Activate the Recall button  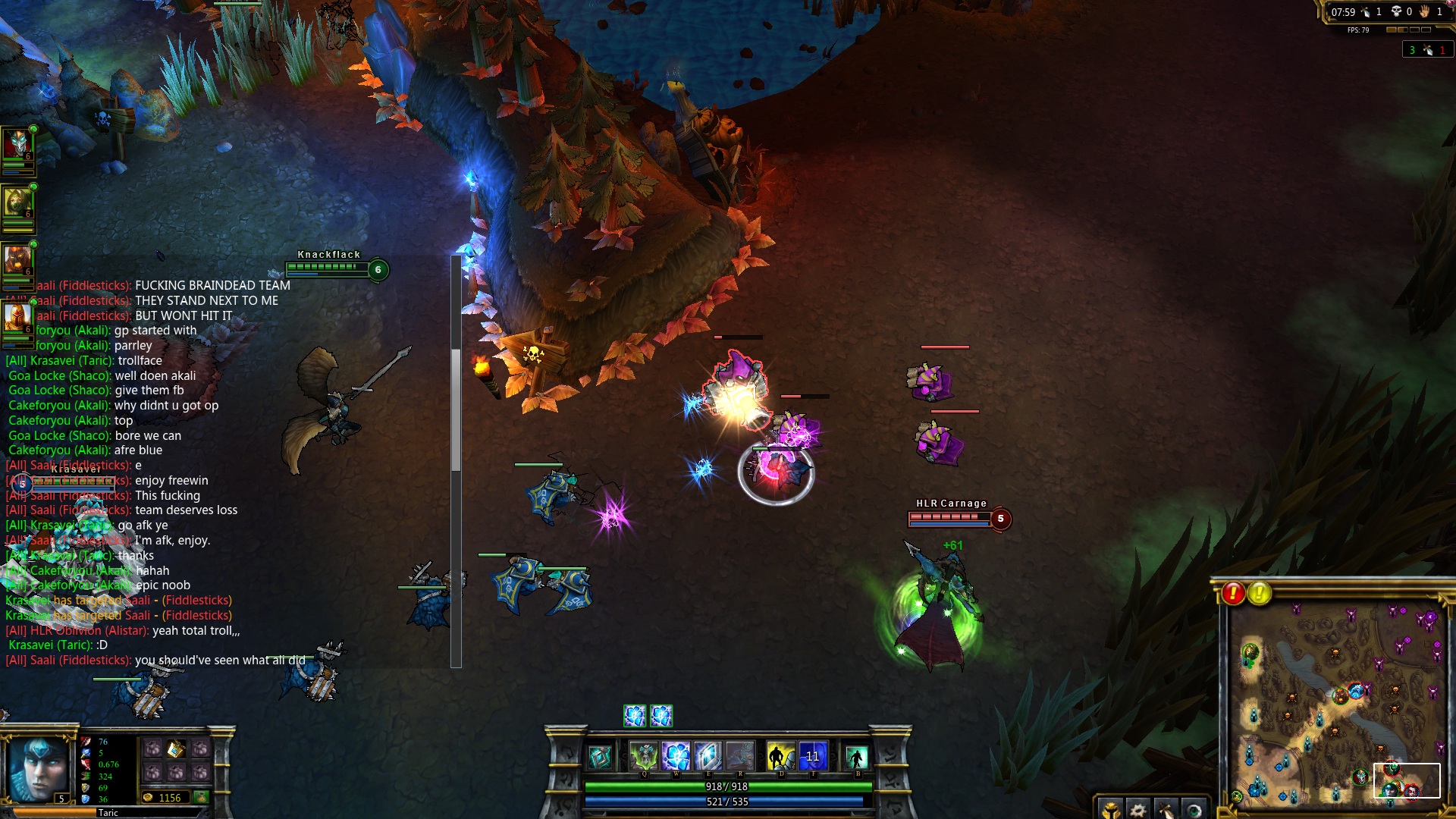point(856,757)
